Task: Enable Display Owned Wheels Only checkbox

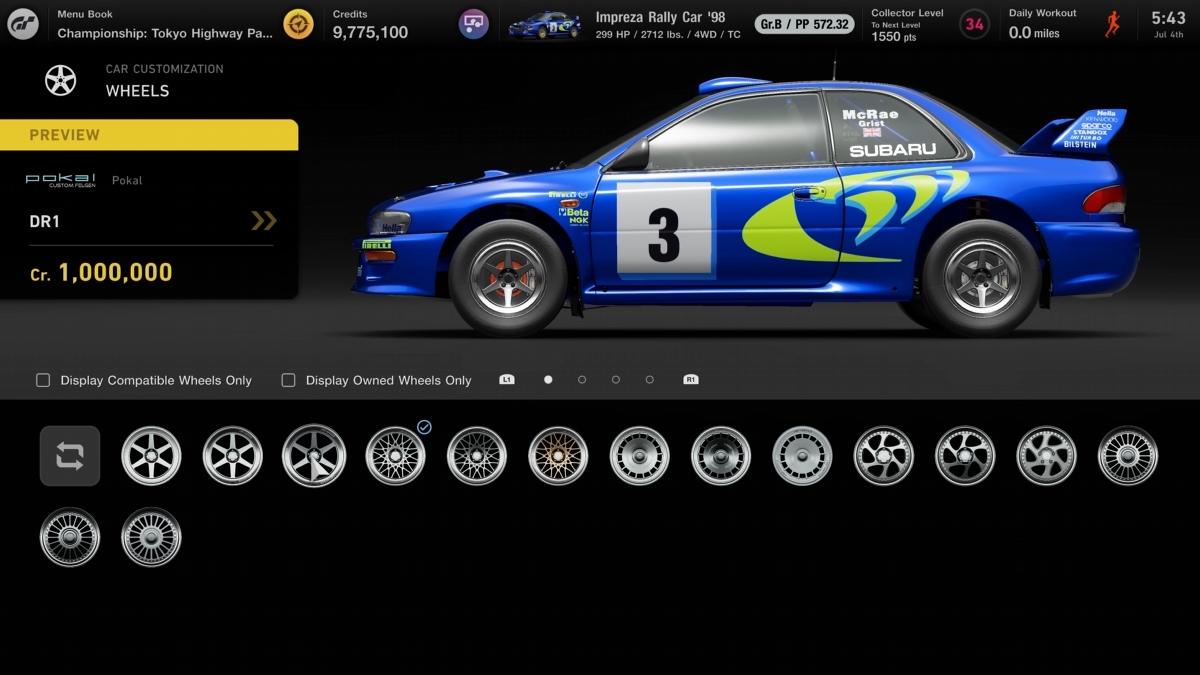Action: click(x=289, y=380)
